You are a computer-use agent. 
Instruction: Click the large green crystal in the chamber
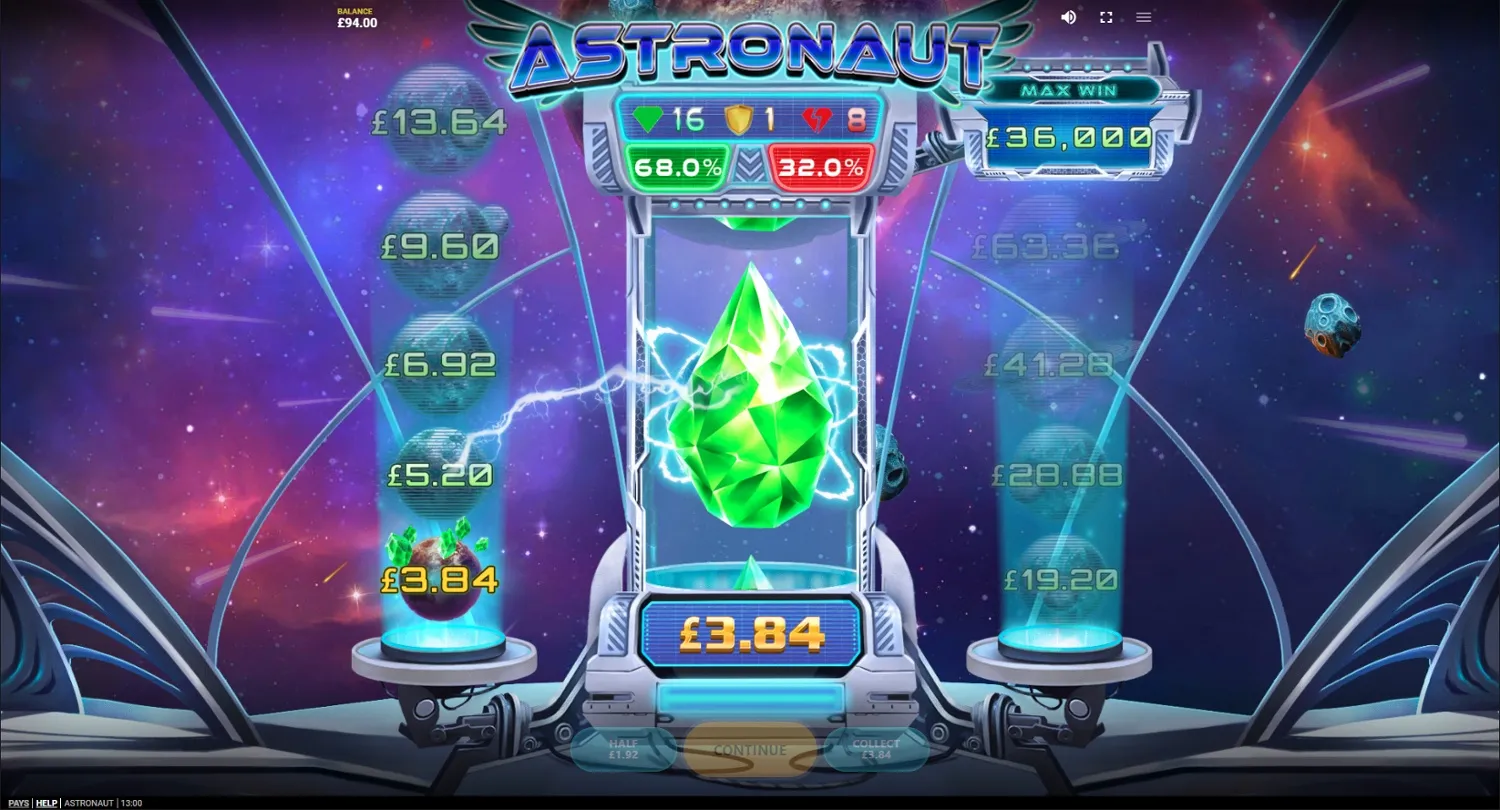pyautogui.click(x=755, y=400)
